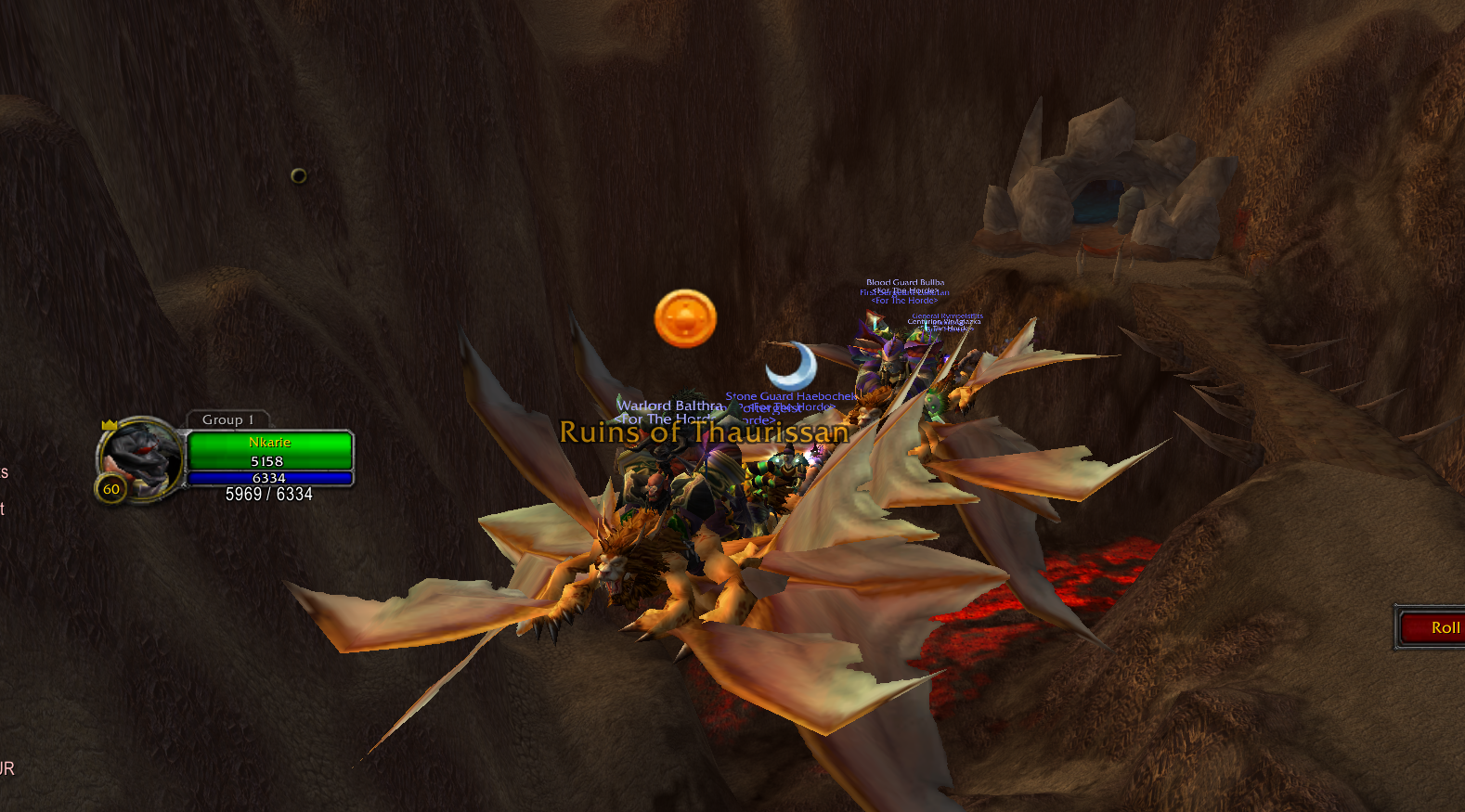Select the Nkarie unit frame
This screenshot has width=1465, height=812.
[x=269, y=451]
